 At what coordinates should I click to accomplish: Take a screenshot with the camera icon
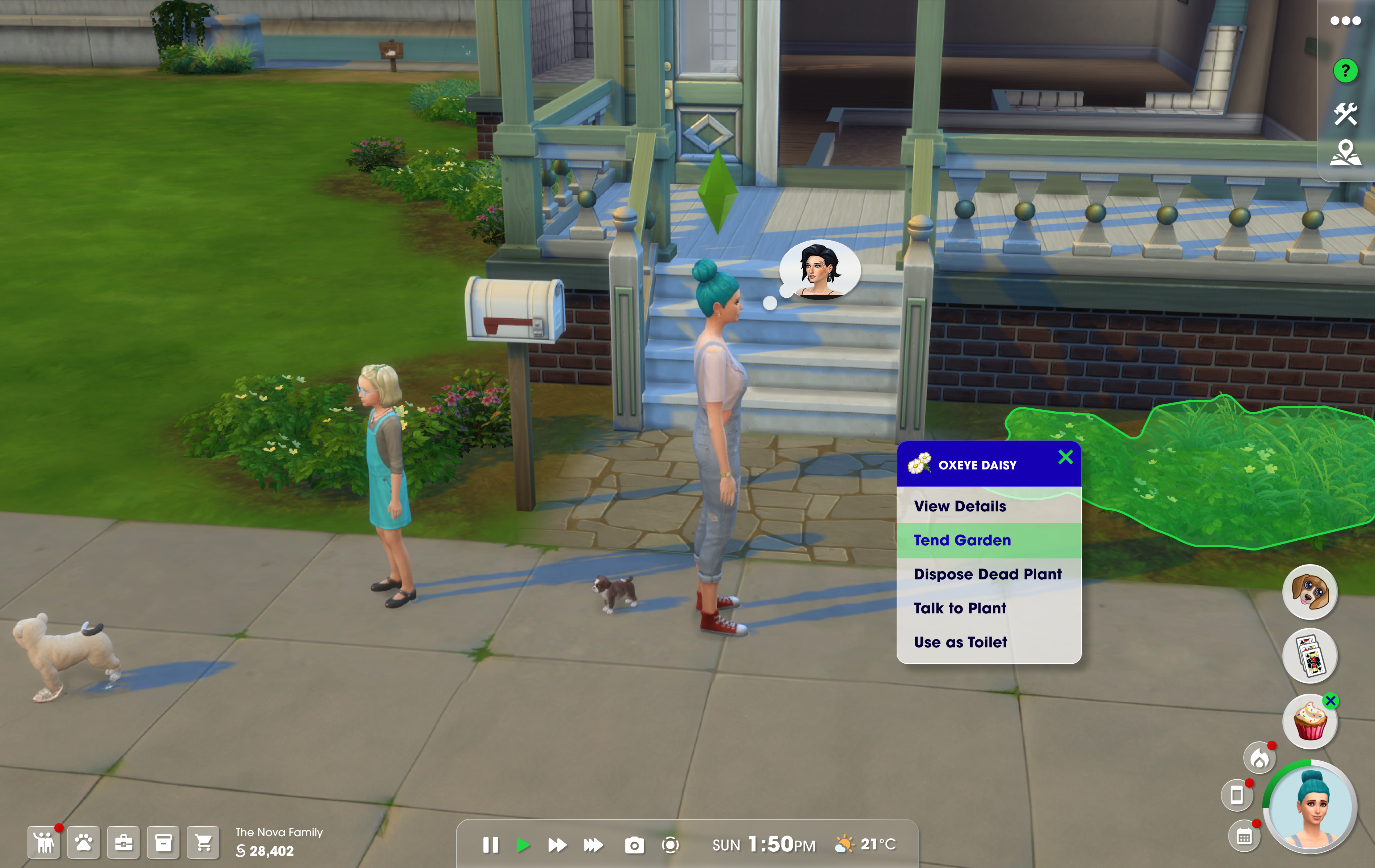pyautogui.click(x=634, y=845)
